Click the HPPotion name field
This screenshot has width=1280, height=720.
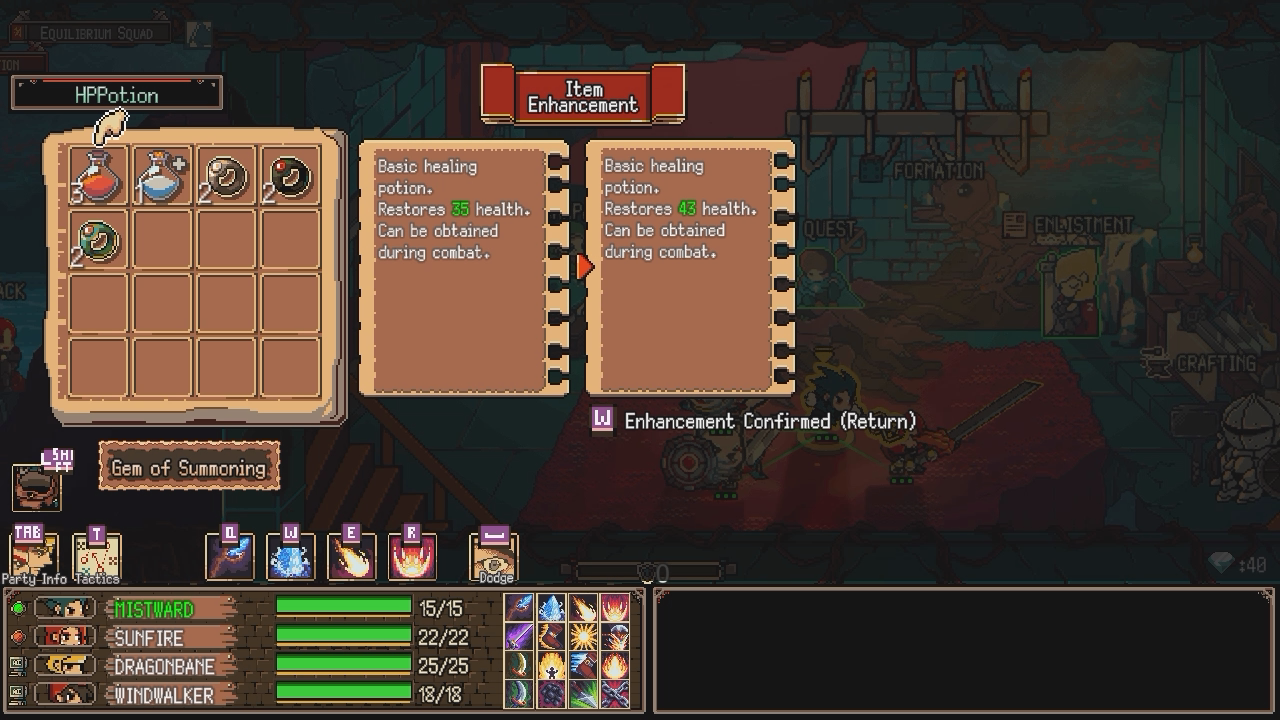pos(115,94)
